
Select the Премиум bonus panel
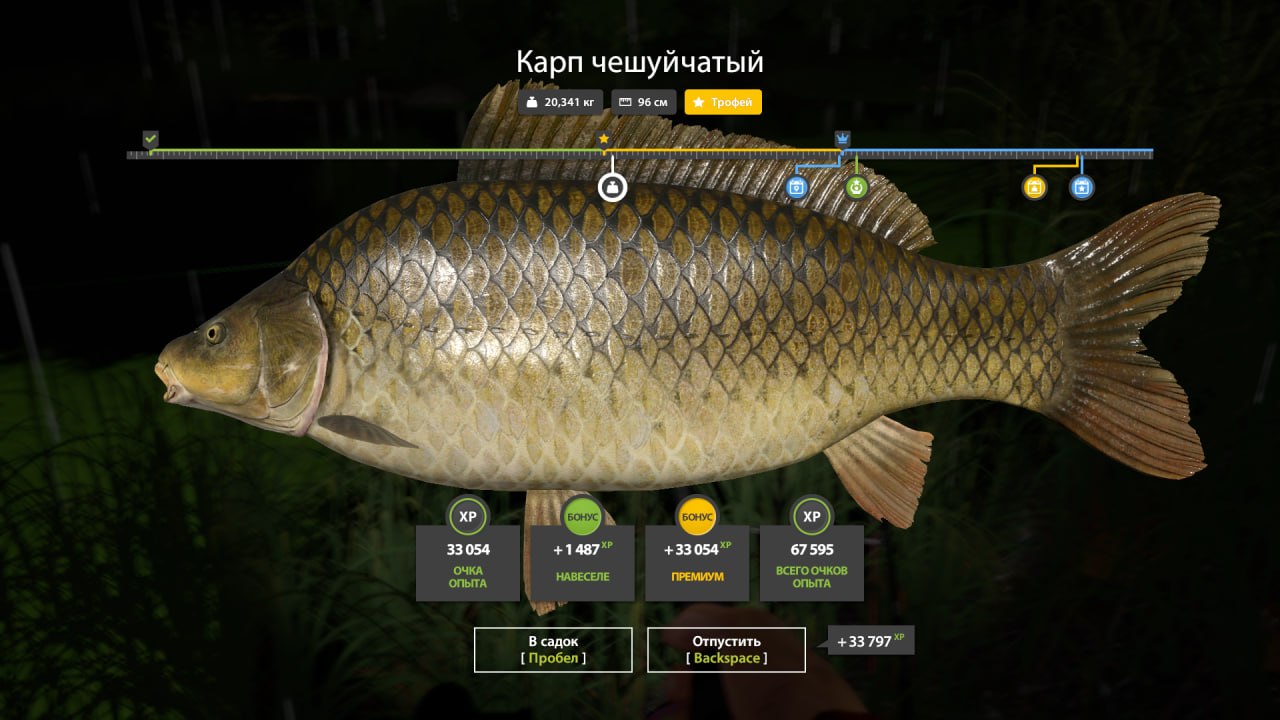pyautogui.click(x=696, y=563)
